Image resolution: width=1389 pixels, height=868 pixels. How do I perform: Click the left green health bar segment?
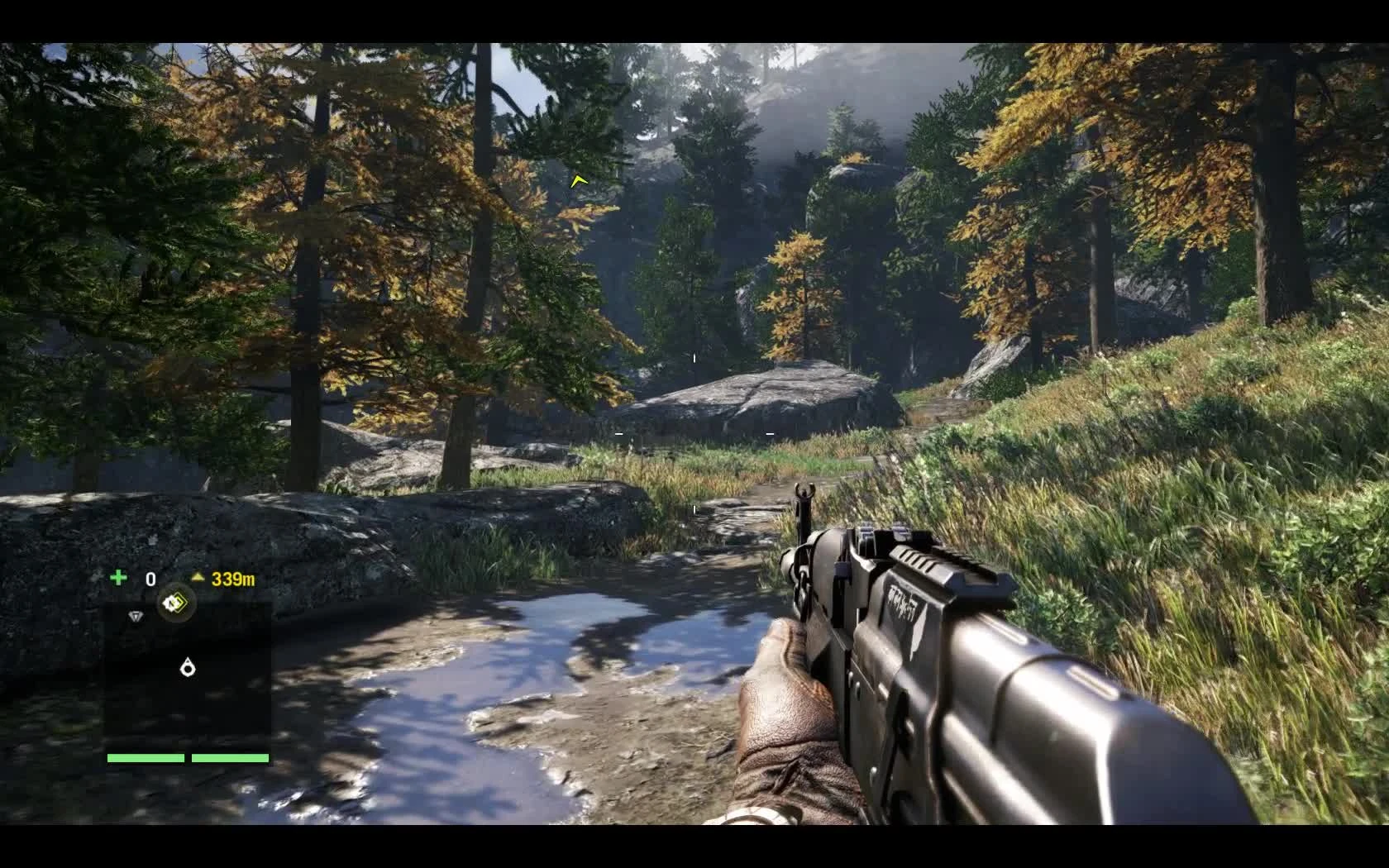click(x=146, y=758)
